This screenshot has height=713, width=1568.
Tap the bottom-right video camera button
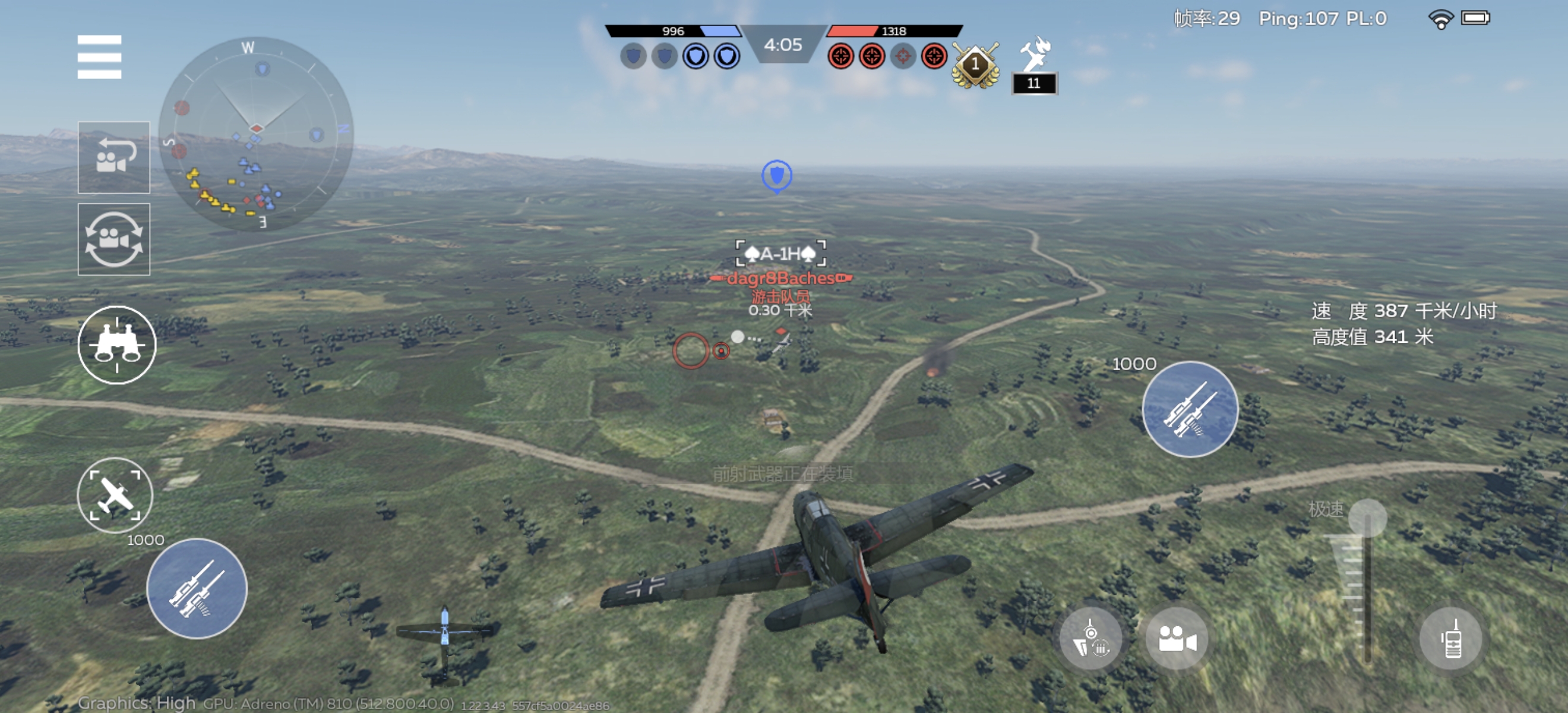[x=1177, y=639]
